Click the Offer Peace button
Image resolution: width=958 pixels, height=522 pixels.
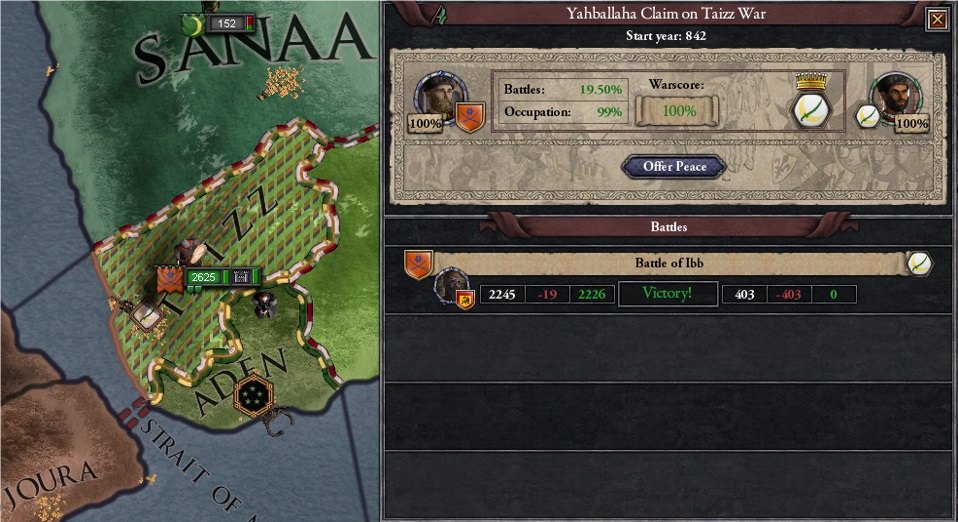(x=676, y=167)
